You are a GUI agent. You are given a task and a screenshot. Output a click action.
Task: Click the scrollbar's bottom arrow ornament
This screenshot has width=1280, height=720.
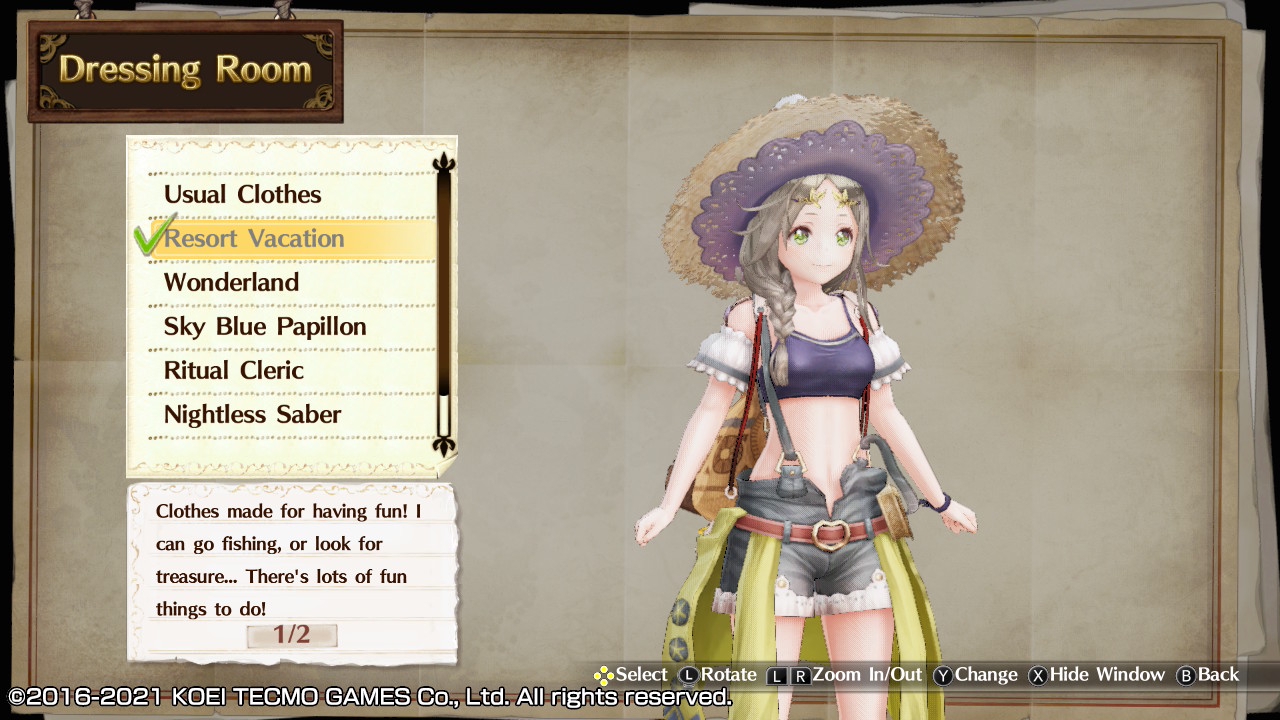pyautogui.click(x=444, y=445)
